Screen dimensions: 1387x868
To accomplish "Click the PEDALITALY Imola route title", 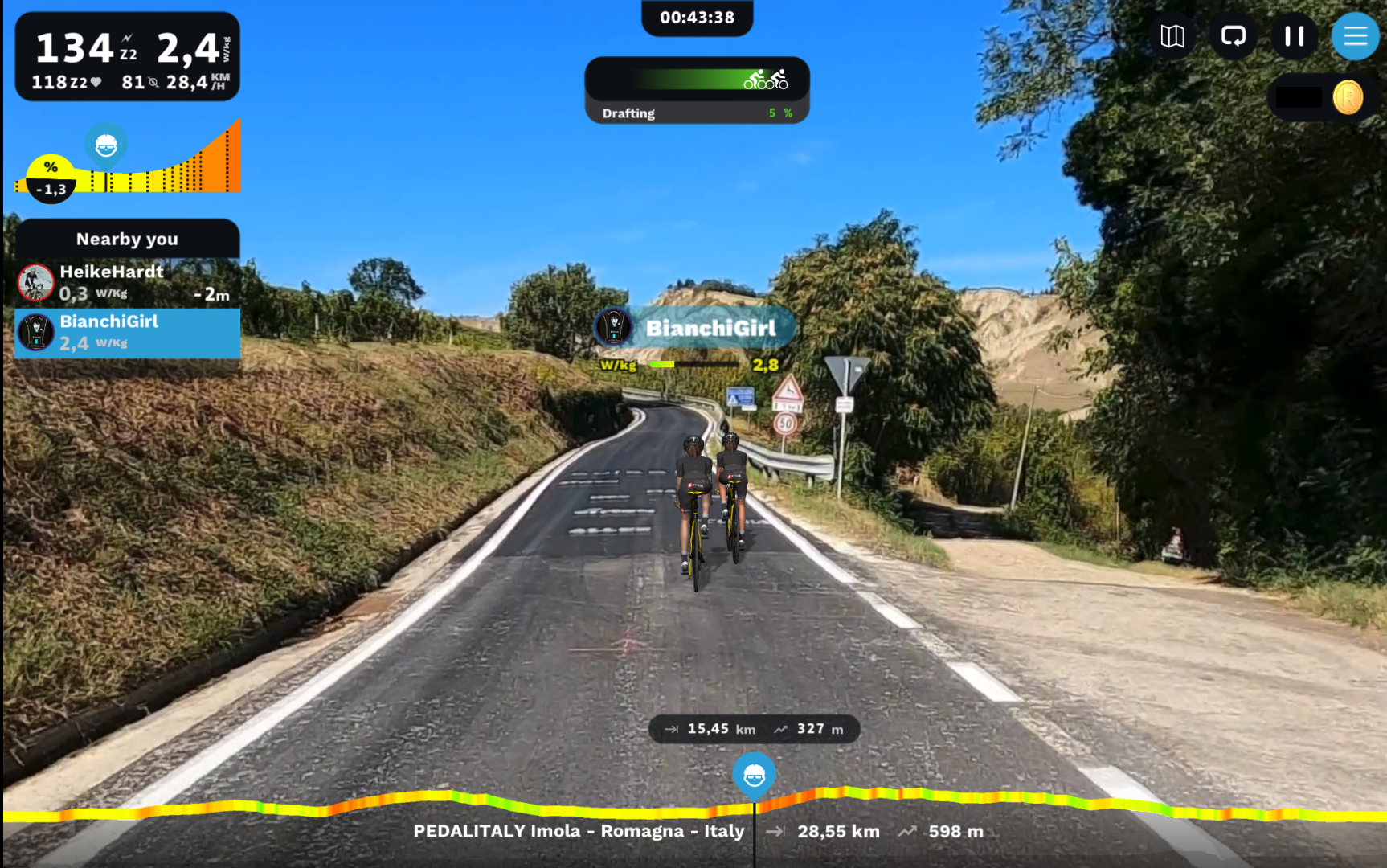I will 579,831.
